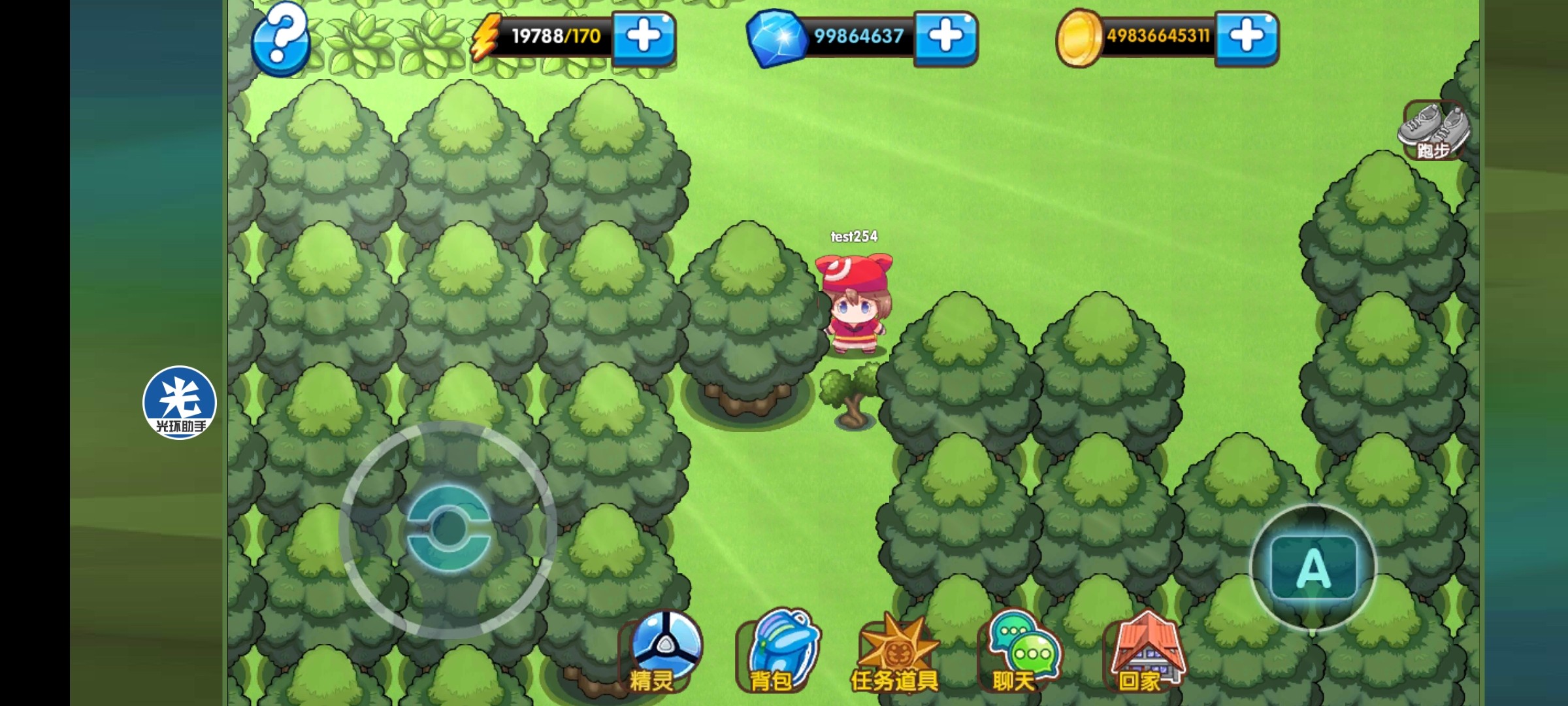Click the virtual joystick center
The image size is (1568, 706).
[448, 529]
